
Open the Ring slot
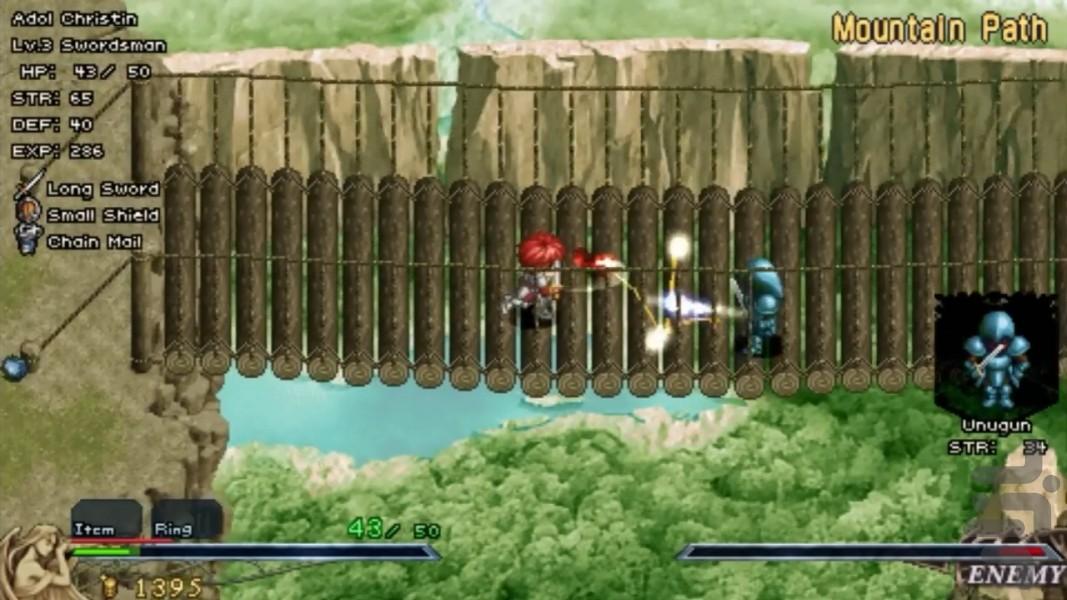tap(186, 519)
